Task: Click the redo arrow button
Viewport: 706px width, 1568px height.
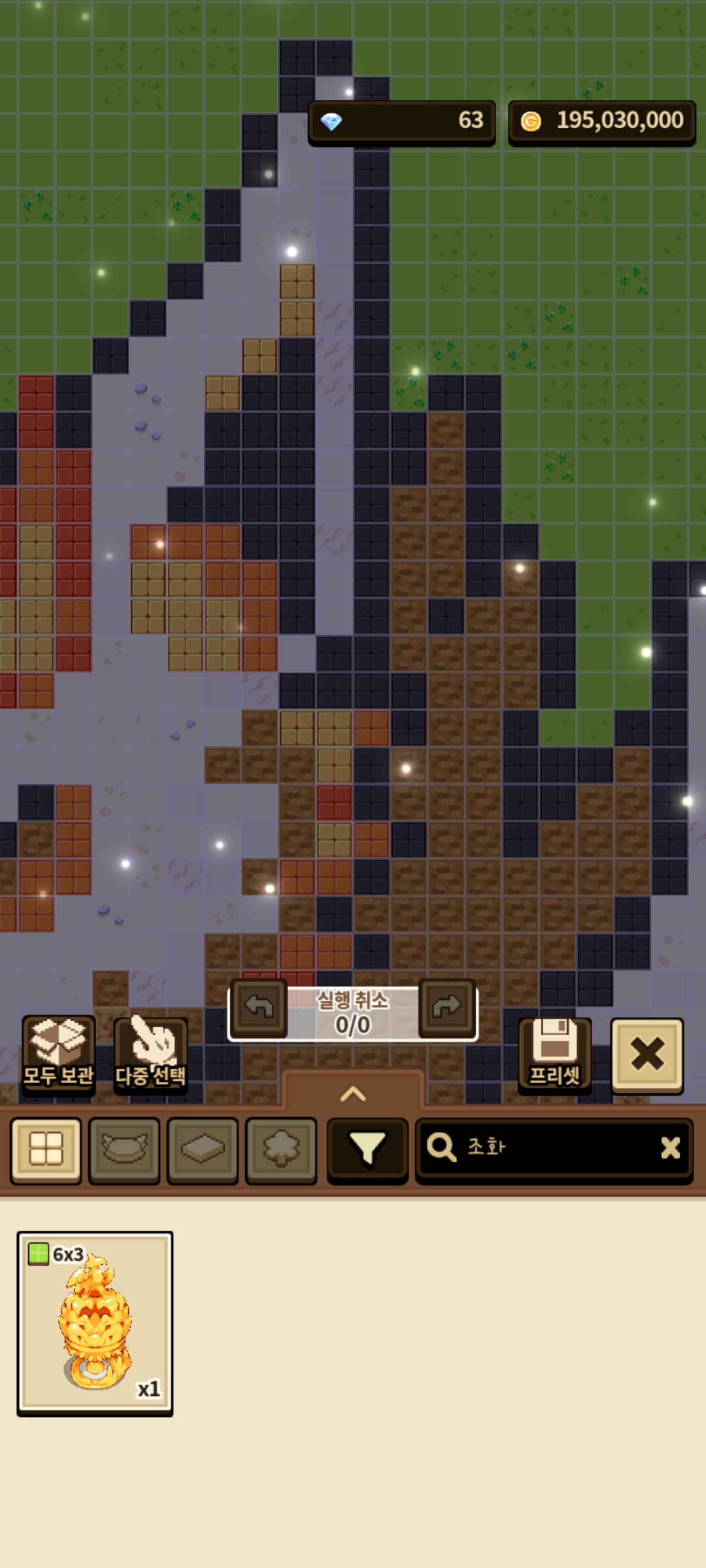Action: [446, 1007]
